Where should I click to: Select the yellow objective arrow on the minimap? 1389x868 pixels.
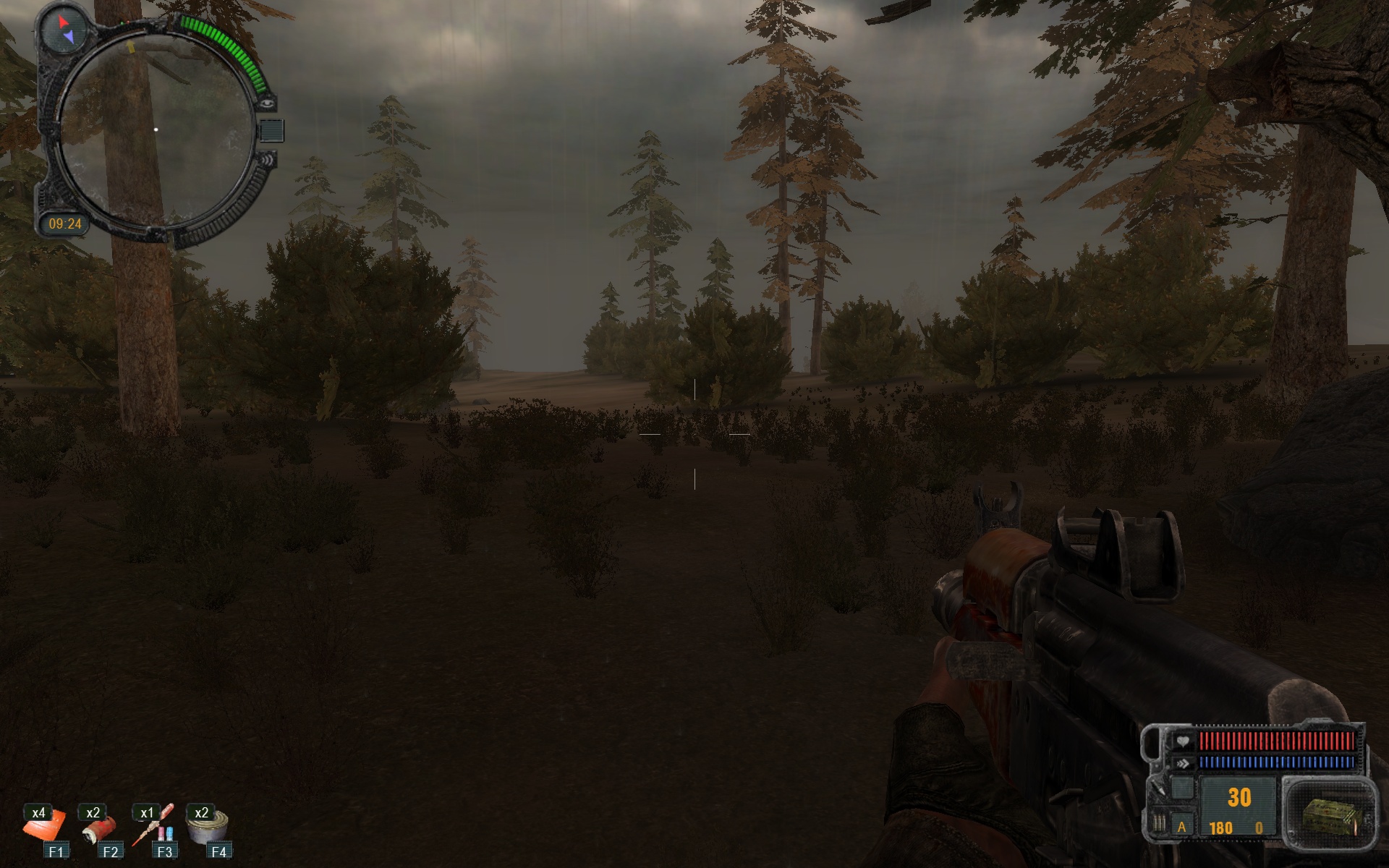[131, 48]
